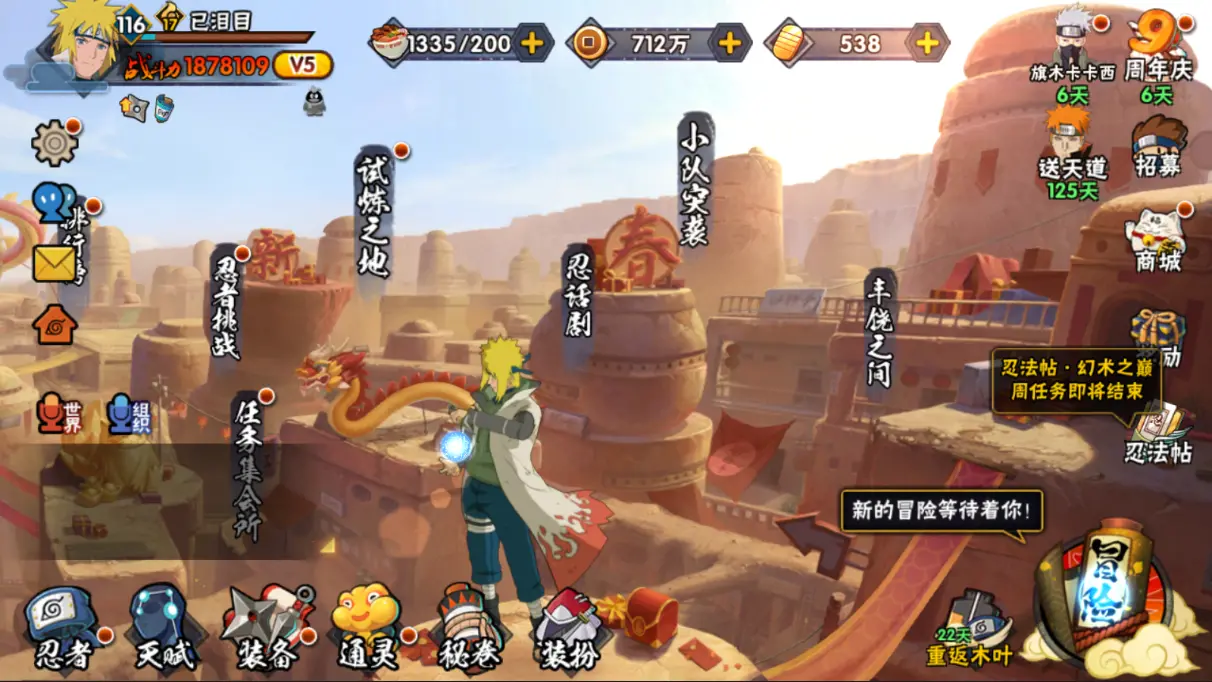This screenshot has width=1212, height=682.
Task: Open the 招募 recruit screen
Action: pos(1158,146)
